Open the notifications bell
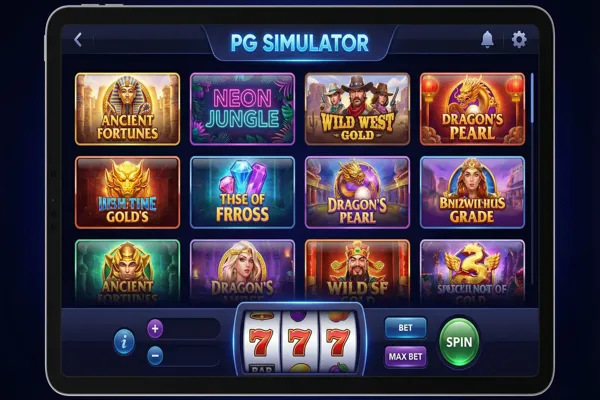The height and width of the screenshot is (400, 600). (488, 40)
